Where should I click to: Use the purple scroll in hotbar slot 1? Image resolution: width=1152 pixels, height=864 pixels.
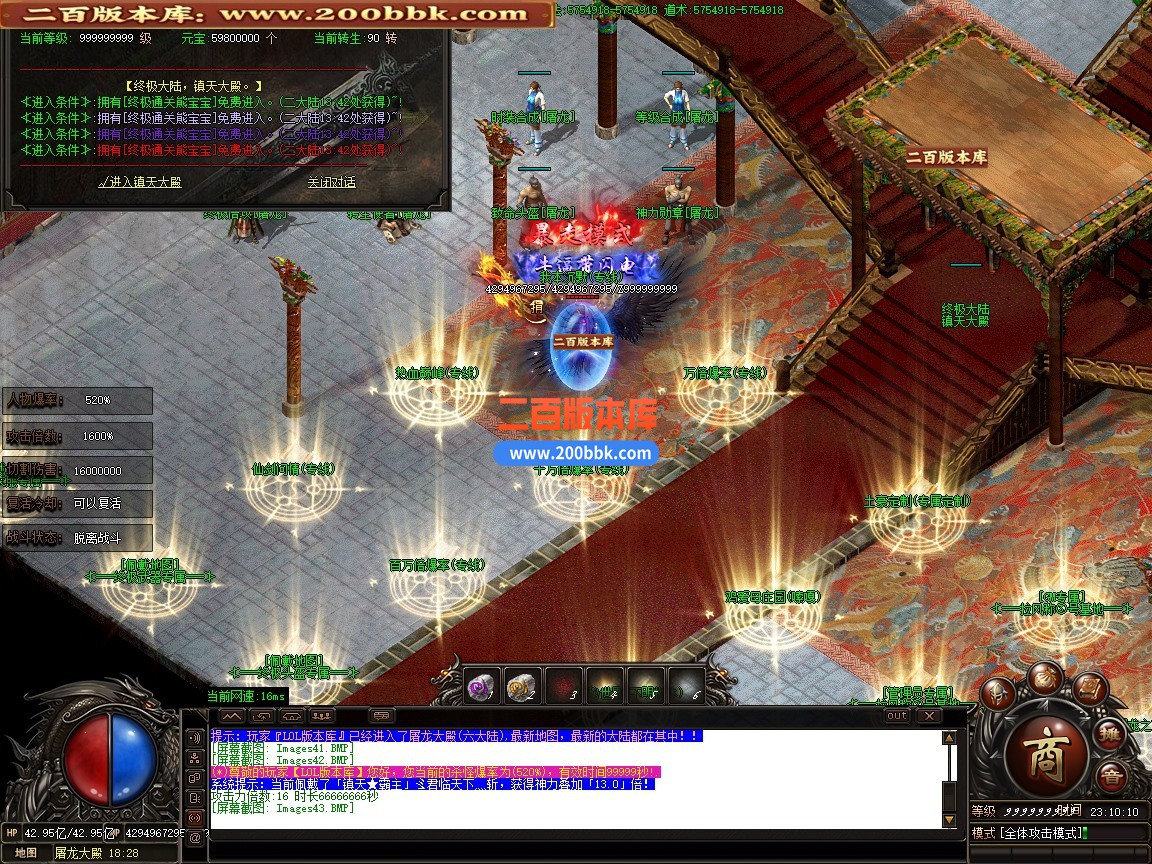pos(481,684)
